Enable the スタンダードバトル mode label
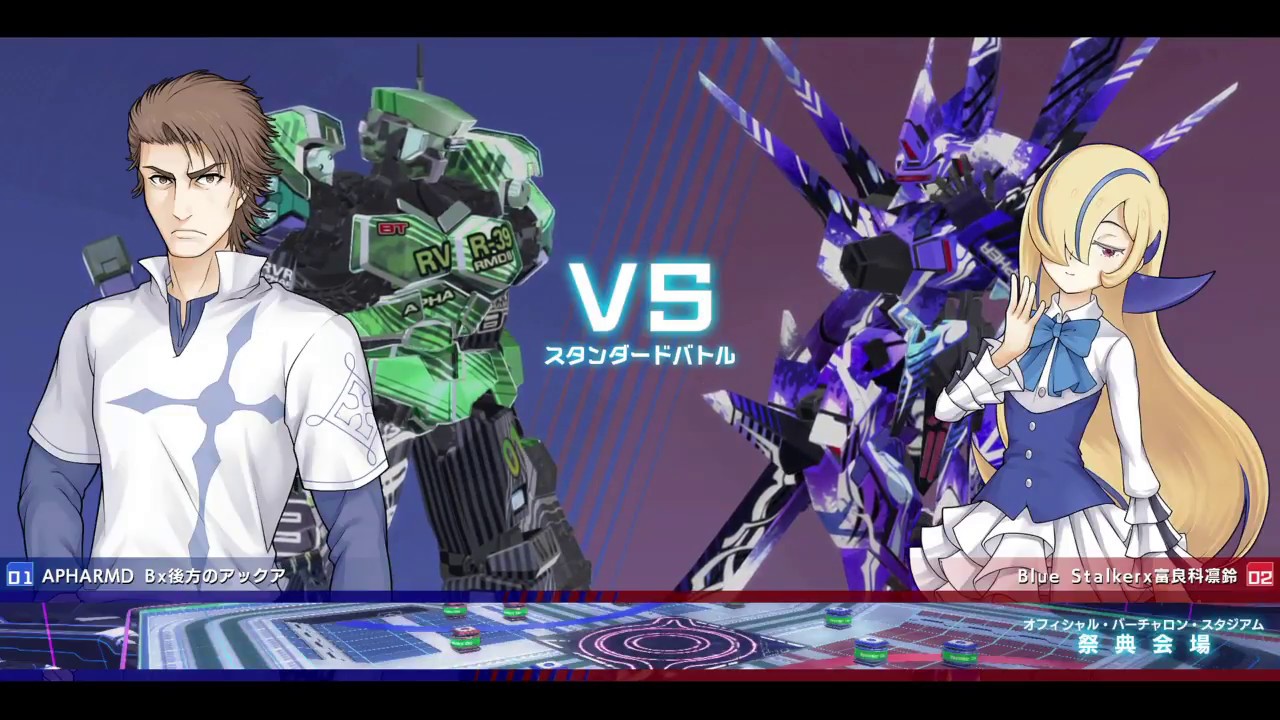 [x=640, y=352]
